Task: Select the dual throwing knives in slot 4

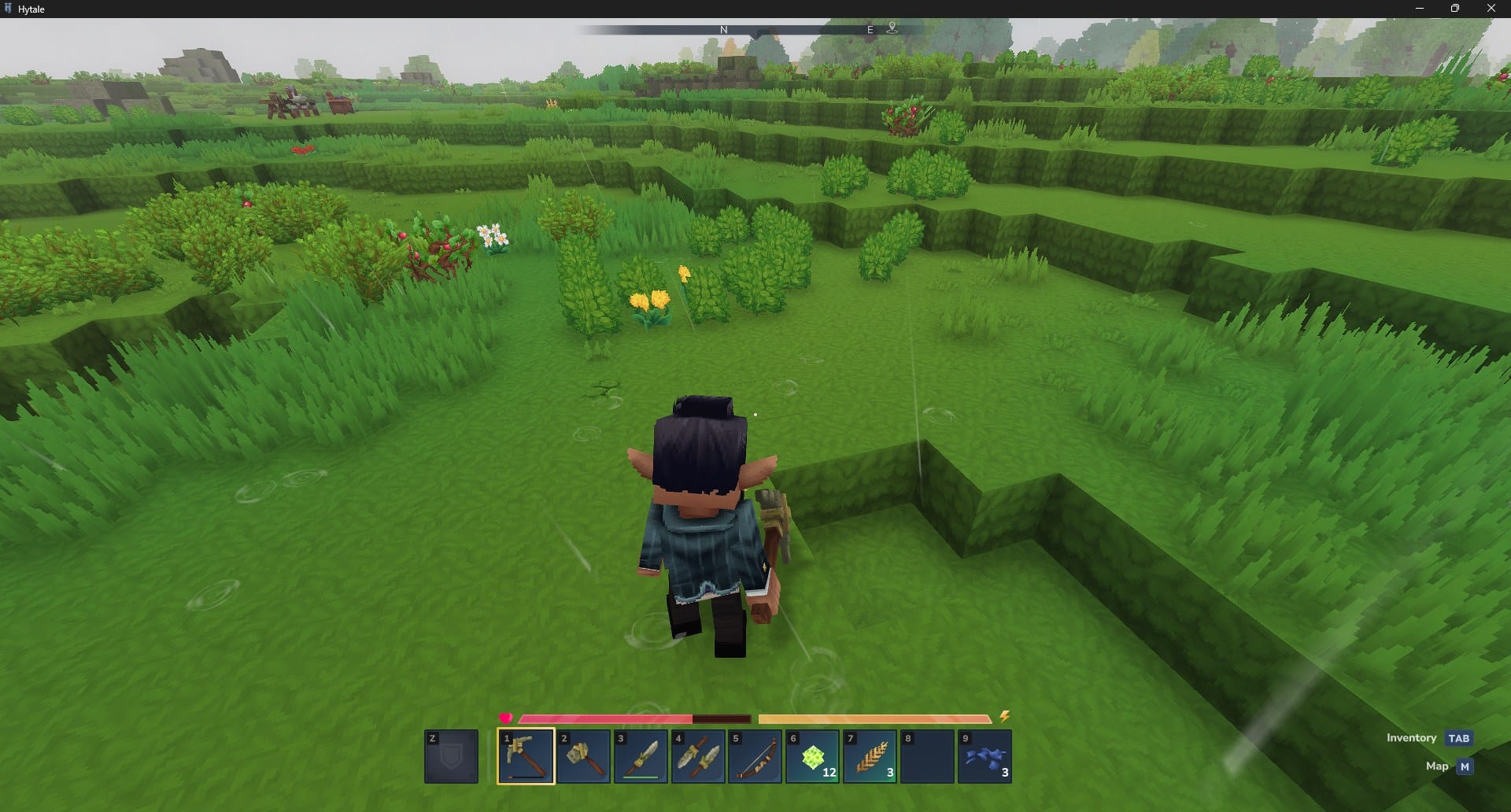Action: [697, 756]
